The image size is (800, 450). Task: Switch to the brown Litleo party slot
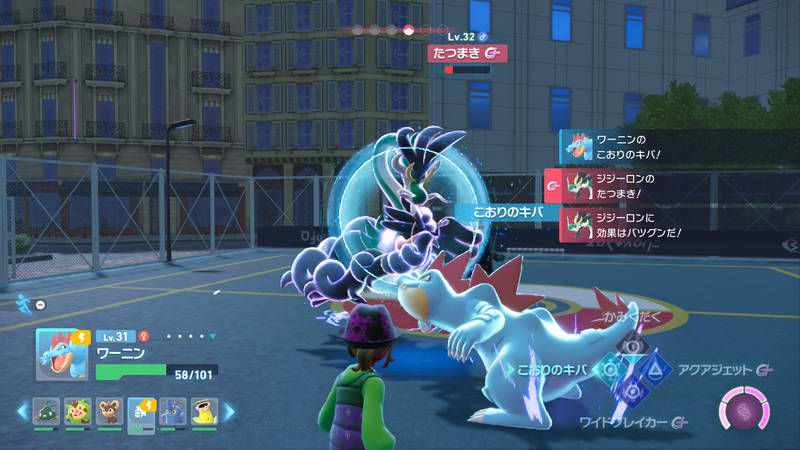(x=109, y=412)
